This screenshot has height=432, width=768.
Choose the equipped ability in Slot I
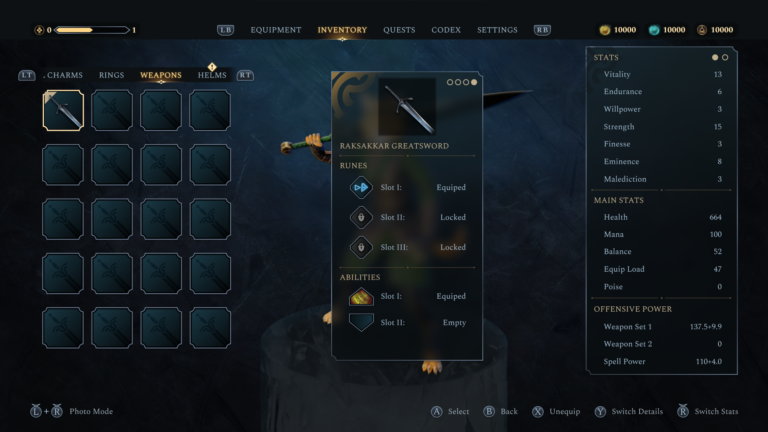click(407, 296)
